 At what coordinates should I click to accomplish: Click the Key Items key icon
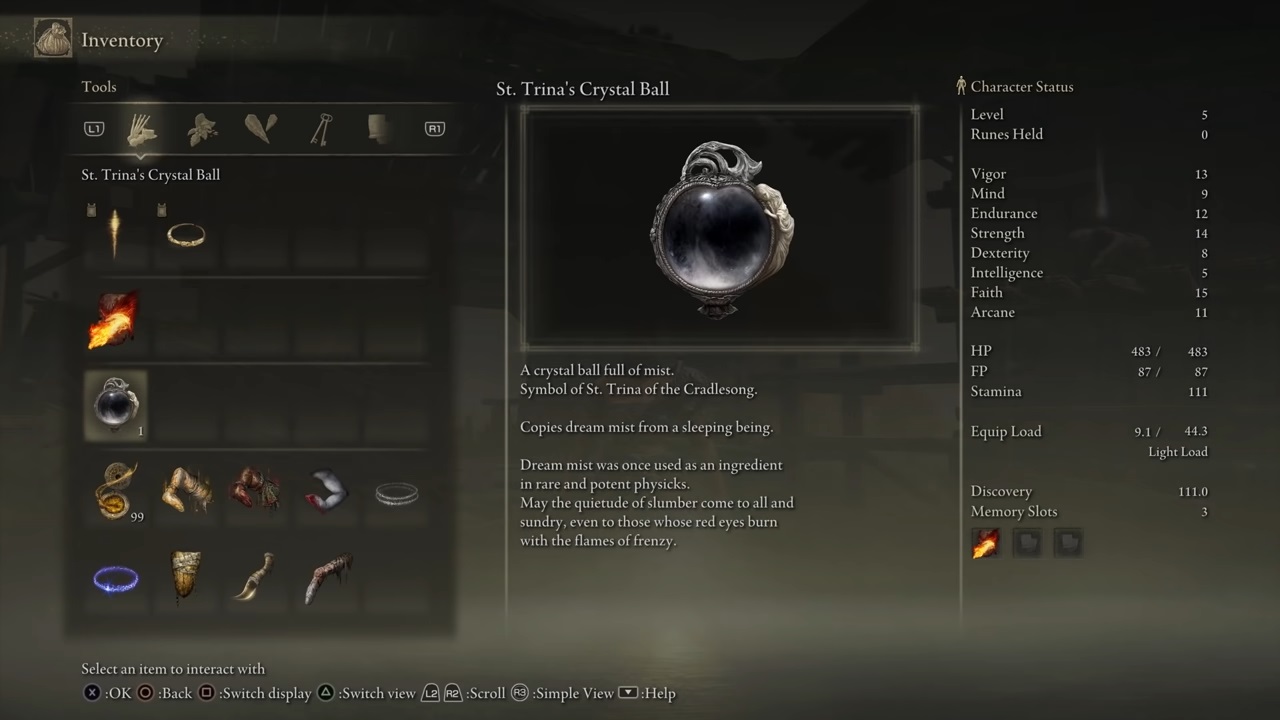point(321,128)
